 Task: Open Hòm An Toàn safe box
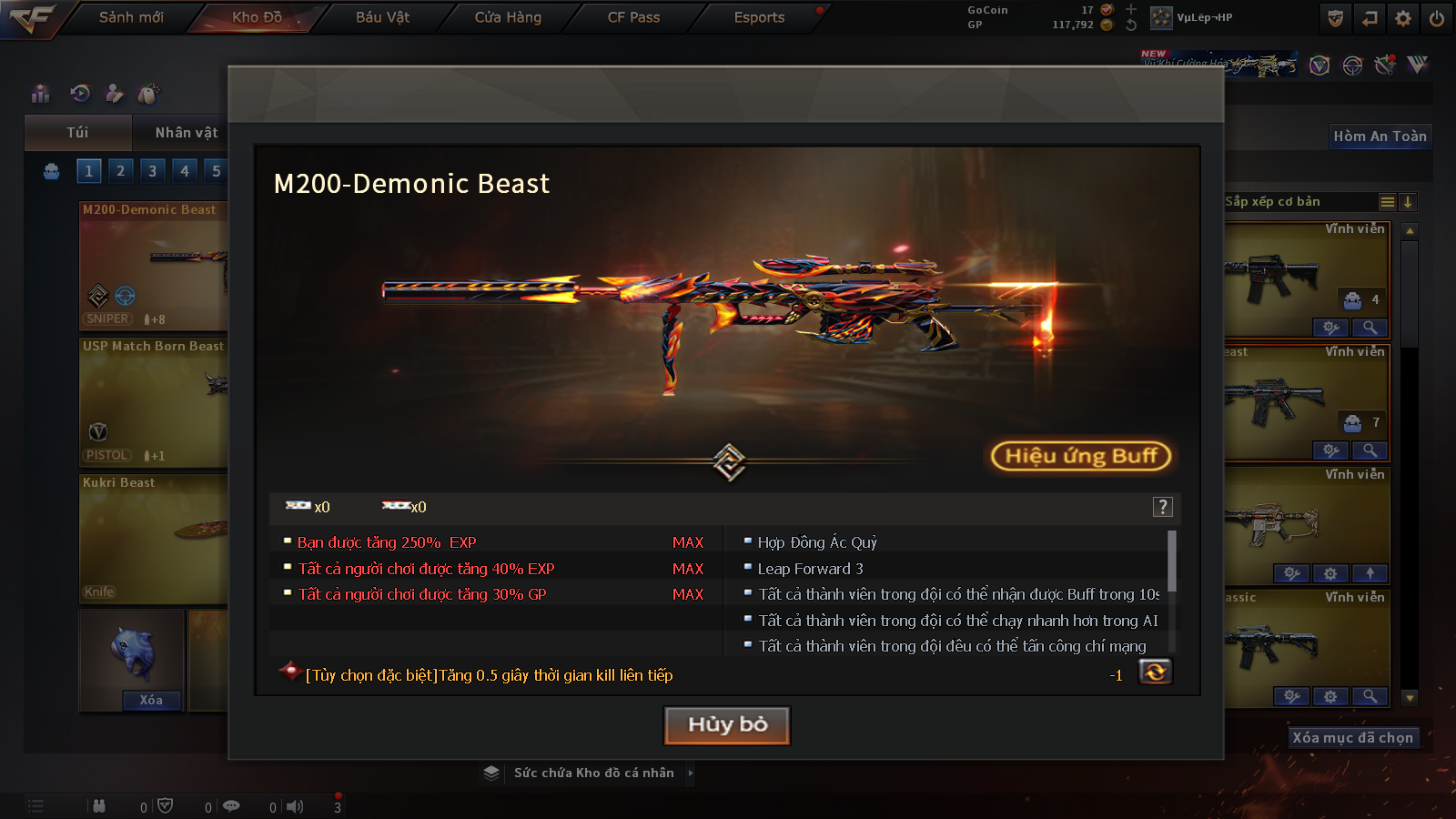pyautogui.click(x=1380, y=136)
